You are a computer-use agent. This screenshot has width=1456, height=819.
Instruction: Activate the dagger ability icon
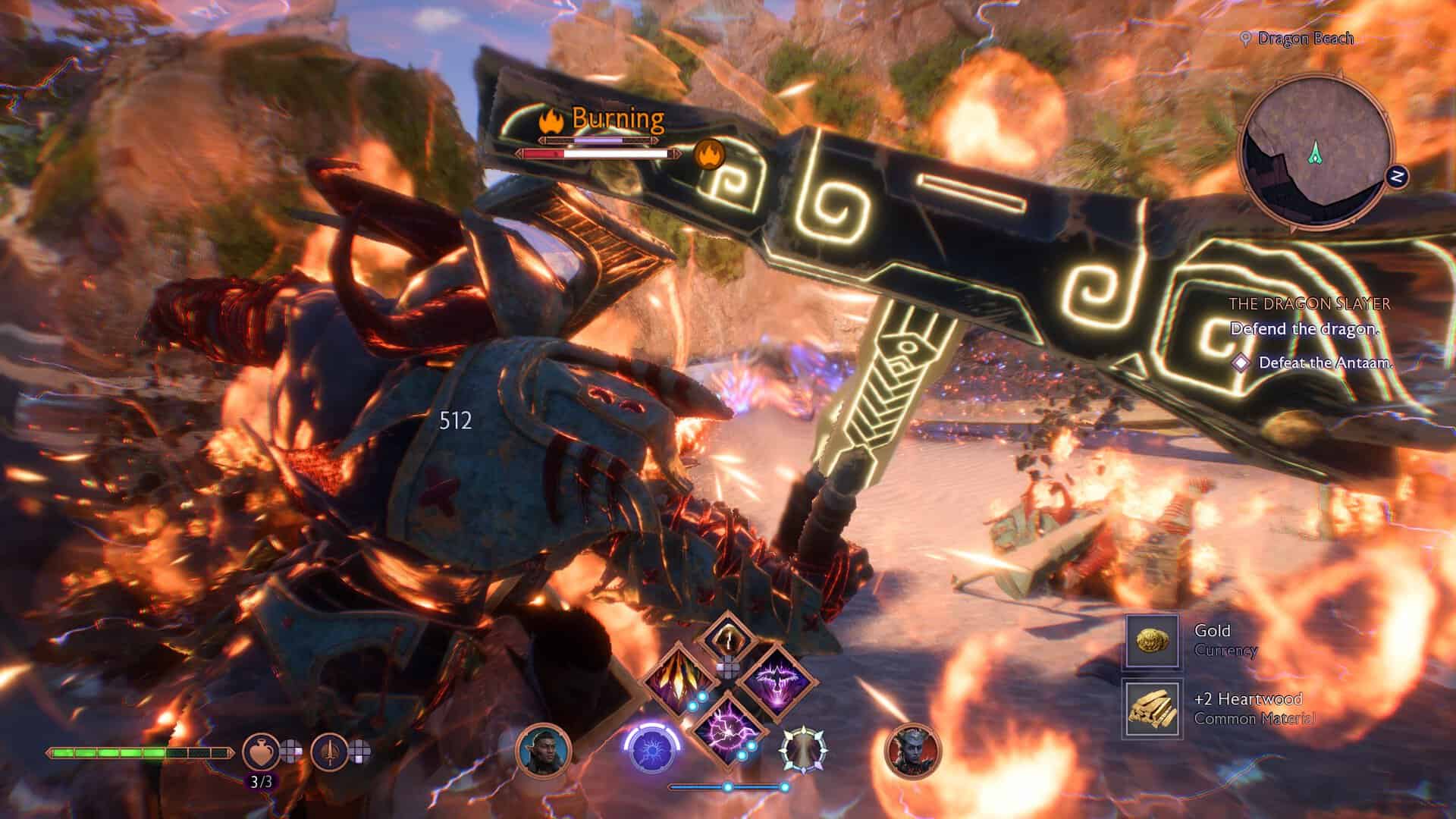pyautogui.click(x=328, y=752)
